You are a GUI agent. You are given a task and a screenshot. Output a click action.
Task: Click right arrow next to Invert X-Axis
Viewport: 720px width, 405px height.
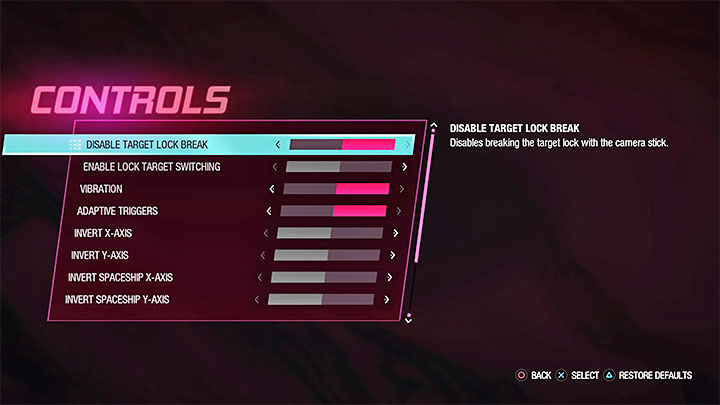click(396, 233)
